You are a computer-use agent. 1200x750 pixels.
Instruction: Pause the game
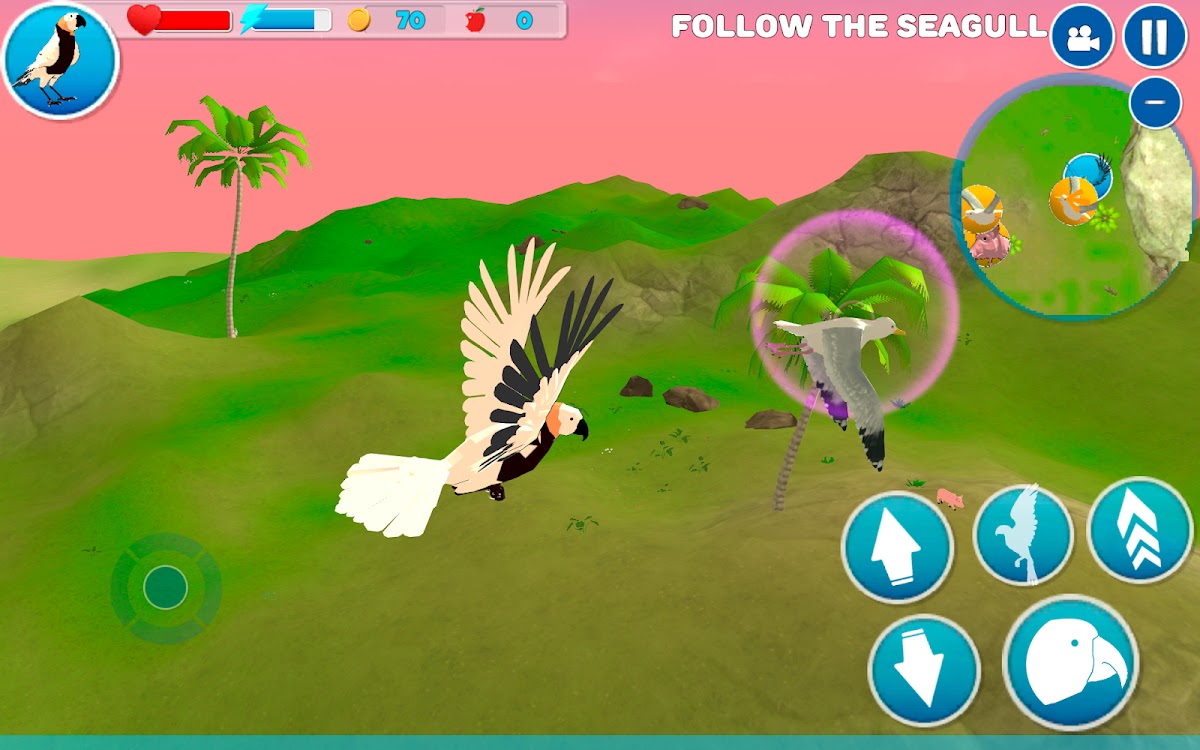point(1154,37)
